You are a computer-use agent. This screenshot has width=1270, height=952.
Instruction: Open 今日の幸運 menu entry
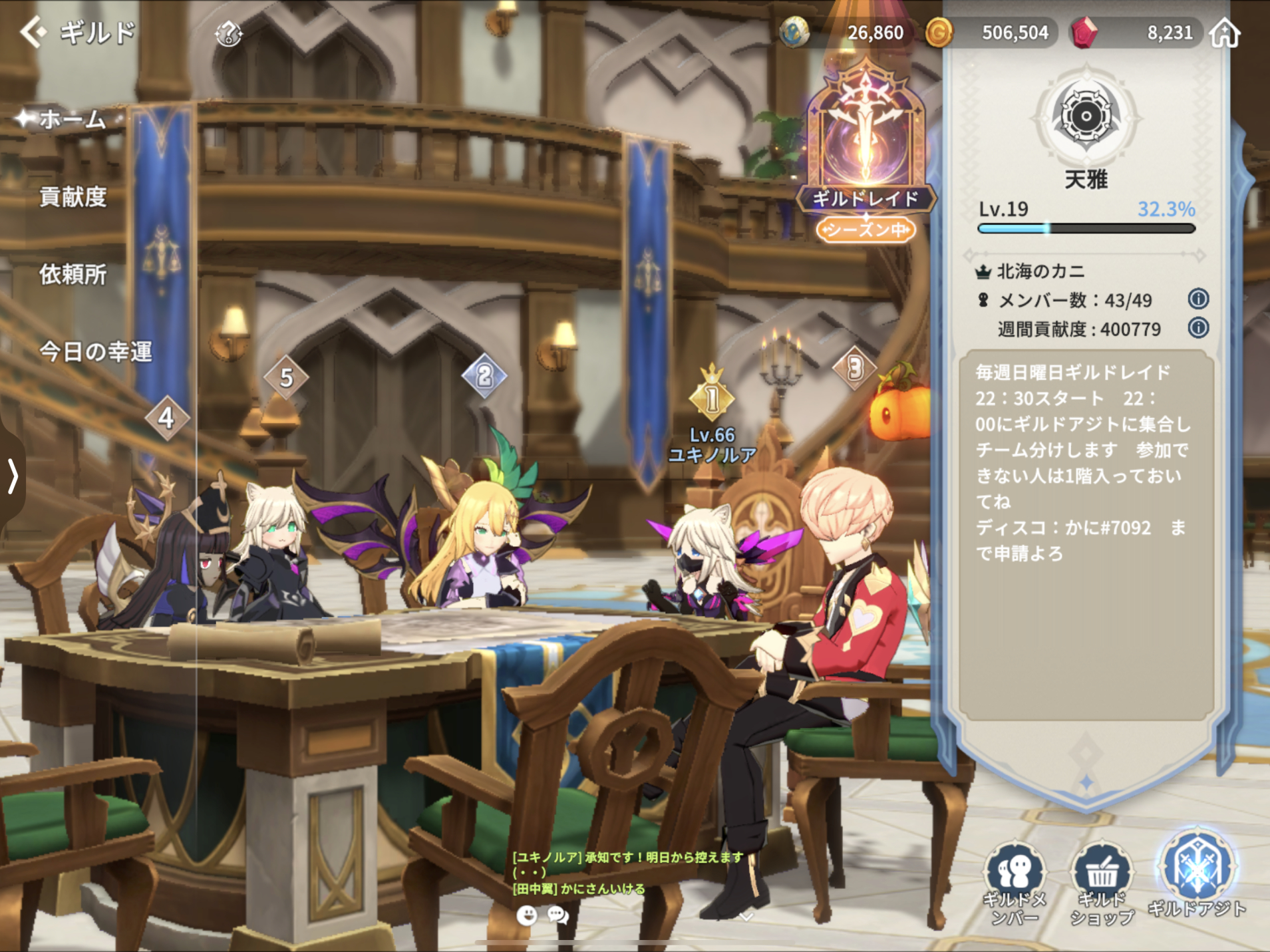[95, 351]
